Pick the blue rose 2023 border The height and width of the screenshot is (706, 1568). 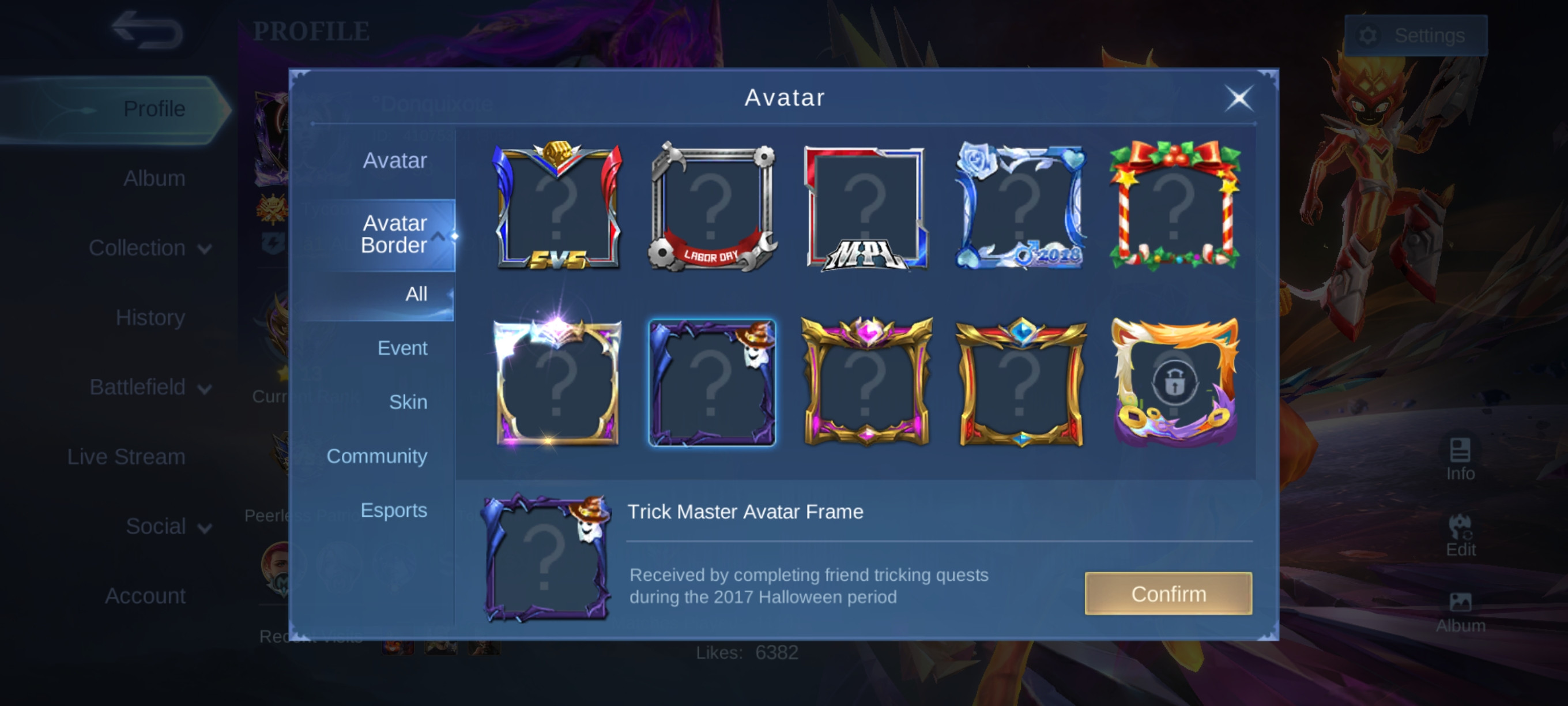pos(1020,206)
